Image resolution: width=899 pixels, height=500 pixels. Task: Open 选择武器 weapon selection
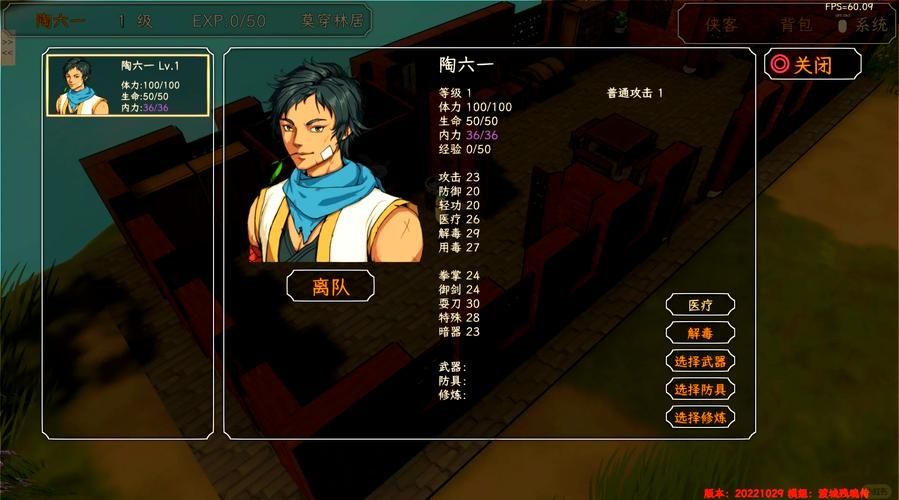[700, 361]
